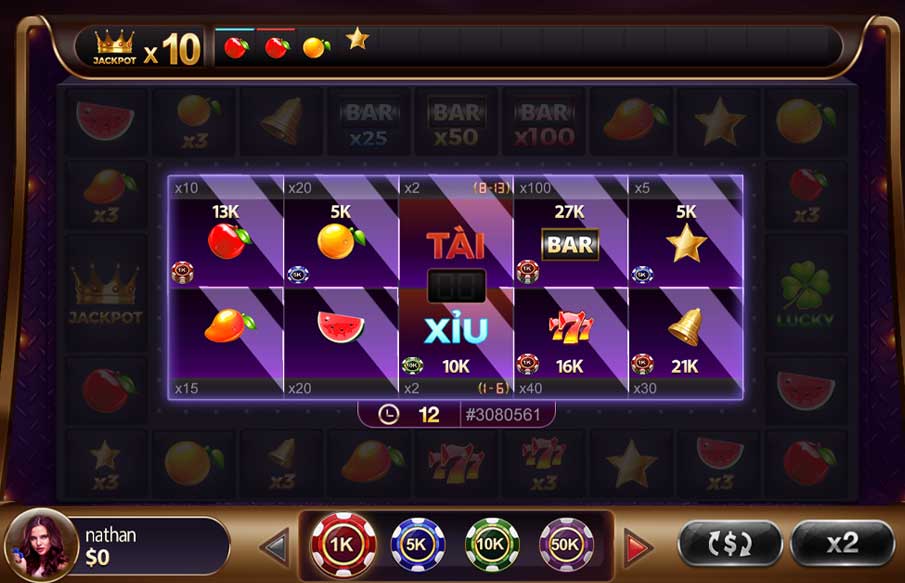The width and height of the screenshot is (905, 583).
Task: Click the left arrow beside the chips
Action: click(x=275, y=547)
